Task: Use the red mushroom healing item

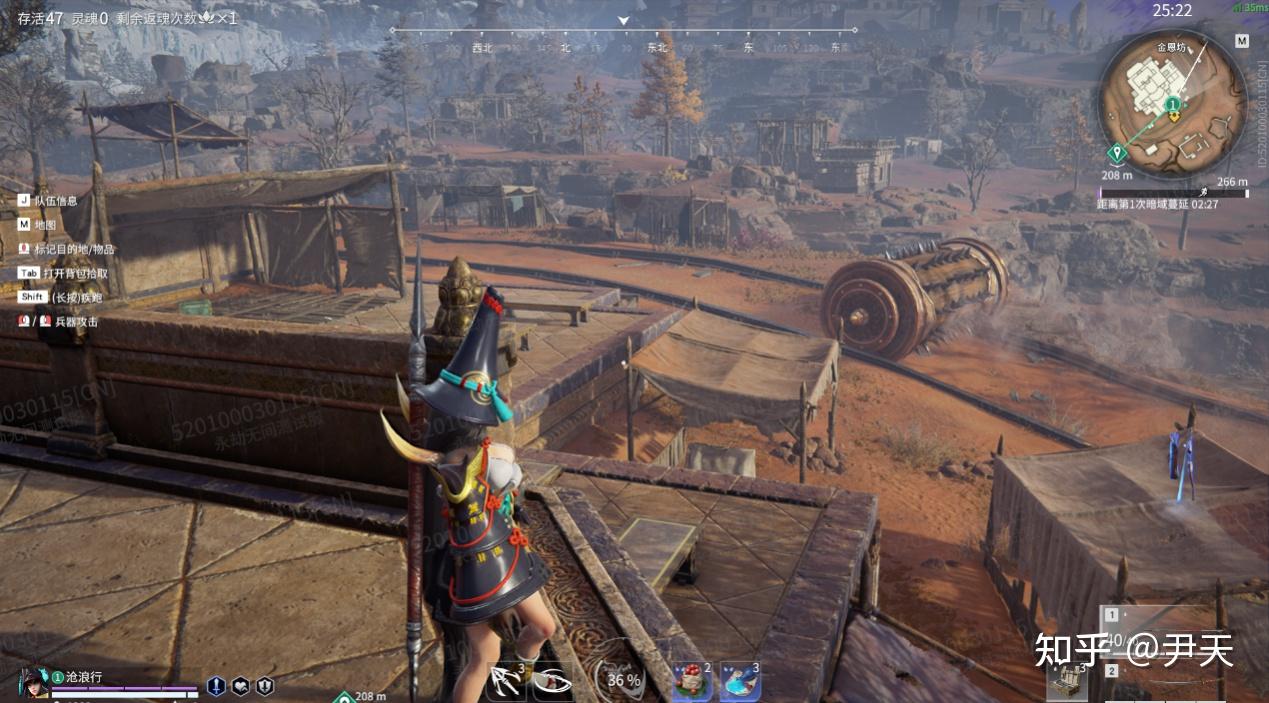Action: click(690, 682)
